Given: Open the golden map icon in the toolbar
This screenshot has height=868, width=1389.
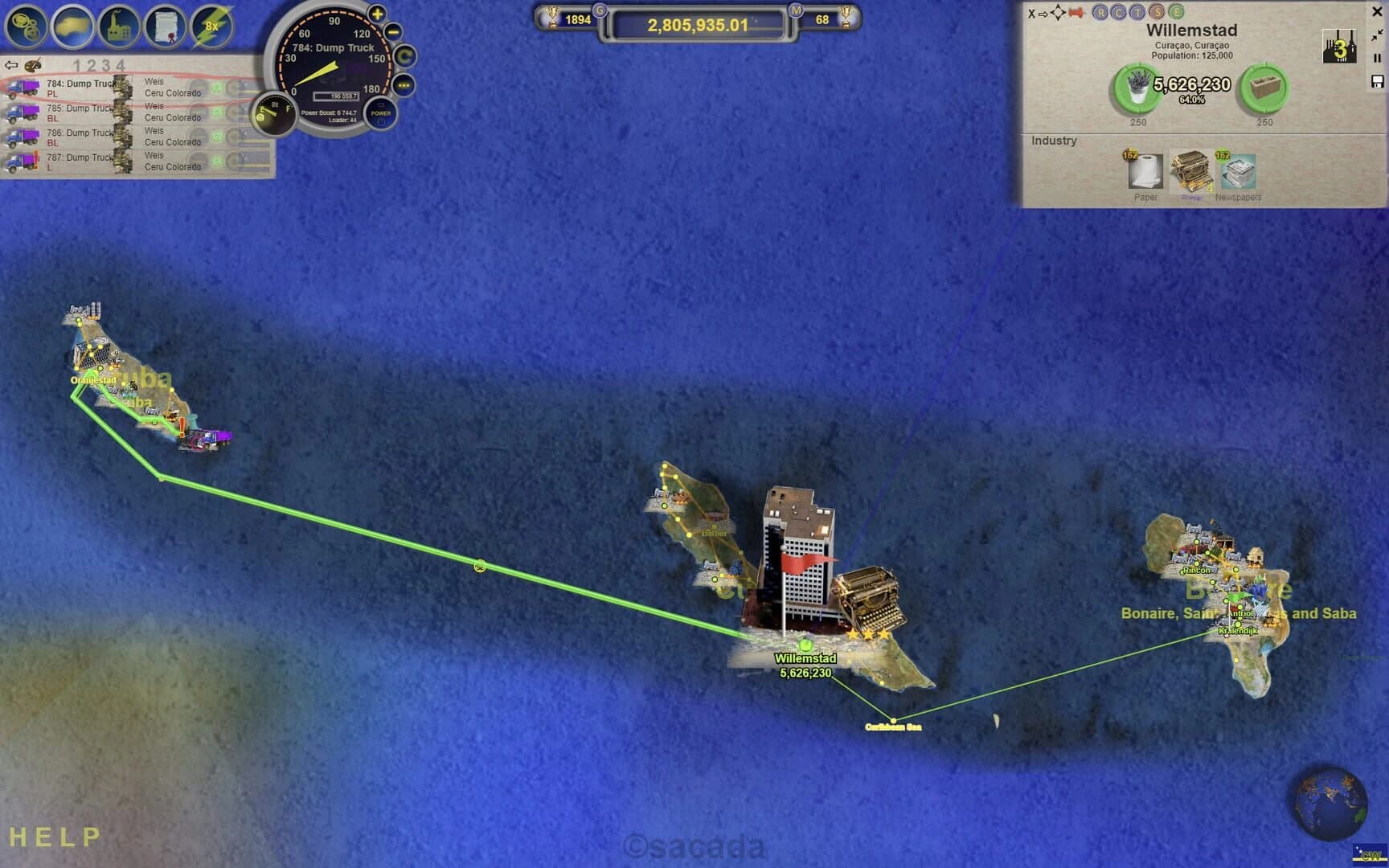Looking at the screenshot, I should pos(72,24).
